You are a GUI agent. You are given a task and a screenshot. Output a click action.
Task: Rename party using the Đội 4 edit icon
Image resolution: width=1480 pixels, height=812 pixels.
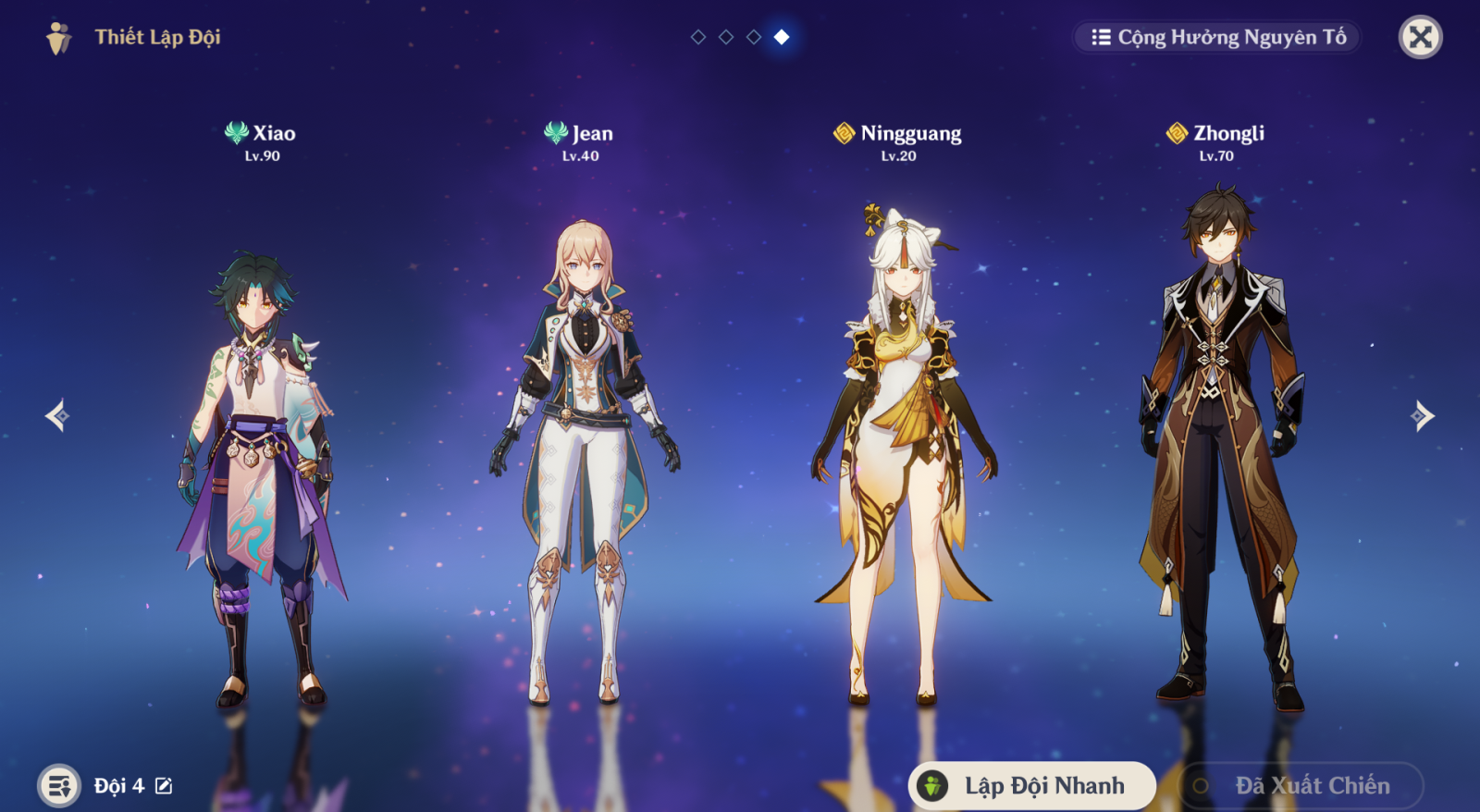tap(164, 786)
